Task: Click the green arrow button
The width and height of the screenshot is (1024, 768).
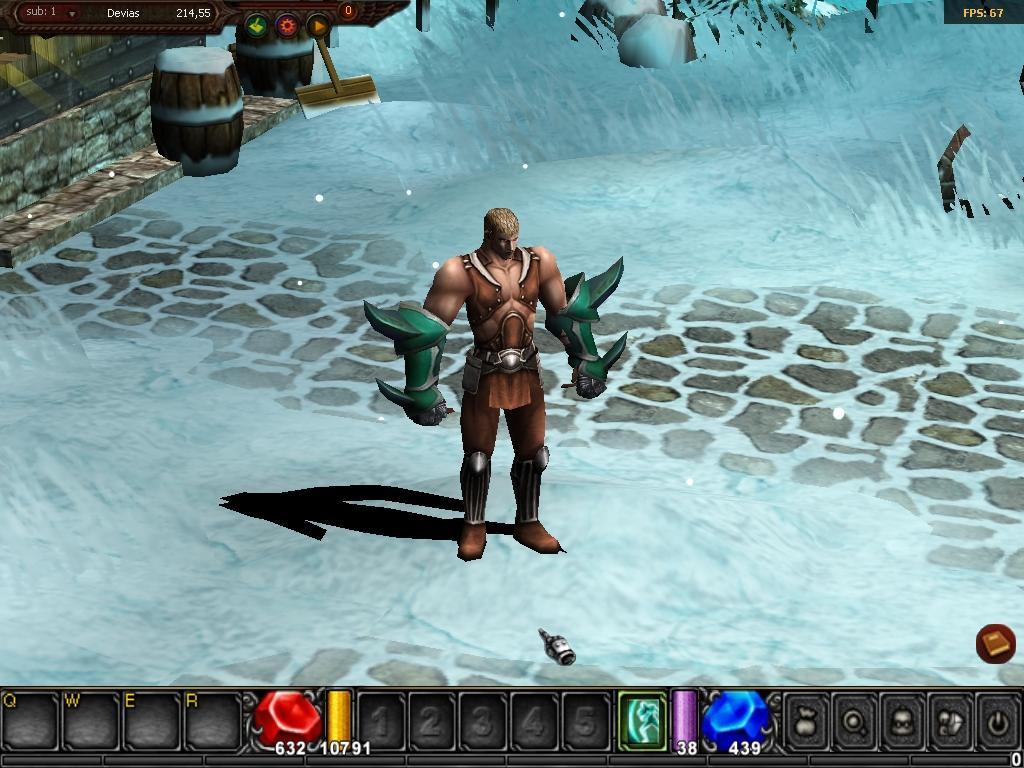Action: coord(256,25)
